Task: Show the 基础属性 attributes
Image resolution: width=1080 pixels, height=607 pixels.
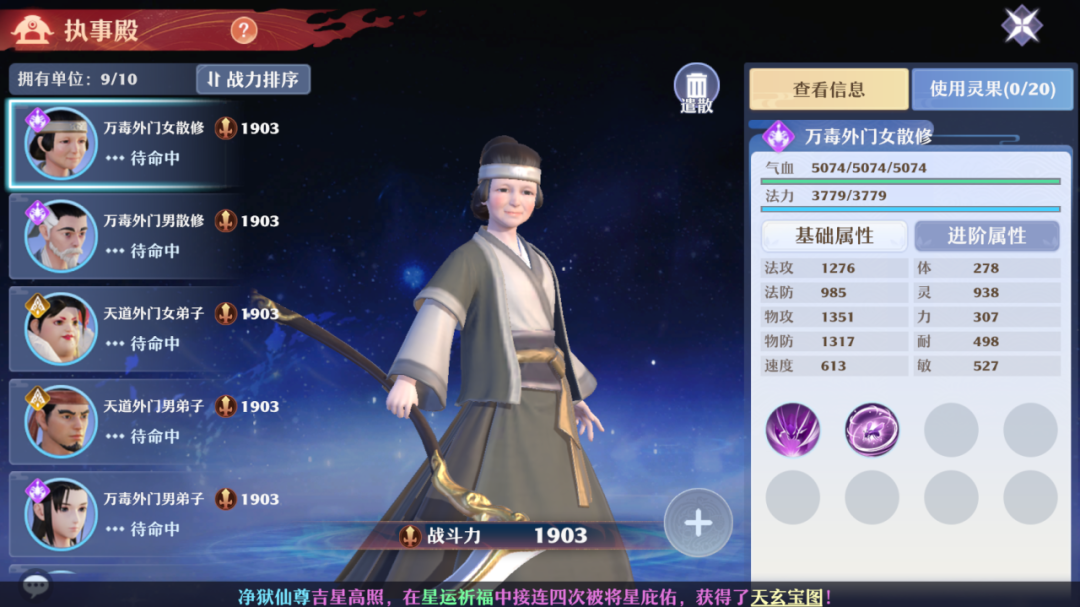Action: 834,236
